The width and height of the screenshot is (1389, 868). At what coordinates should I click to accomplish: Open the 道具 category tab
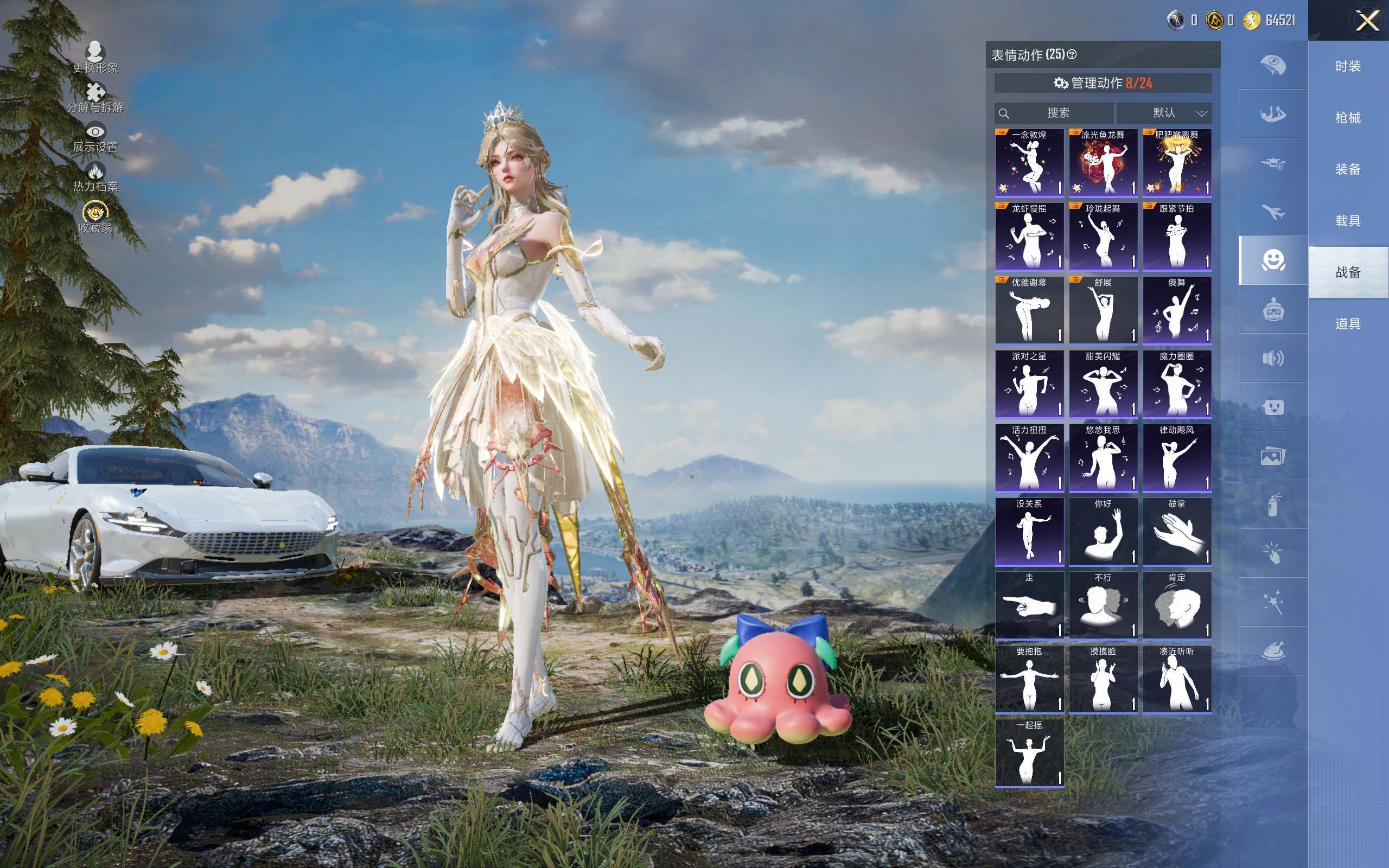click(1348, 324)
